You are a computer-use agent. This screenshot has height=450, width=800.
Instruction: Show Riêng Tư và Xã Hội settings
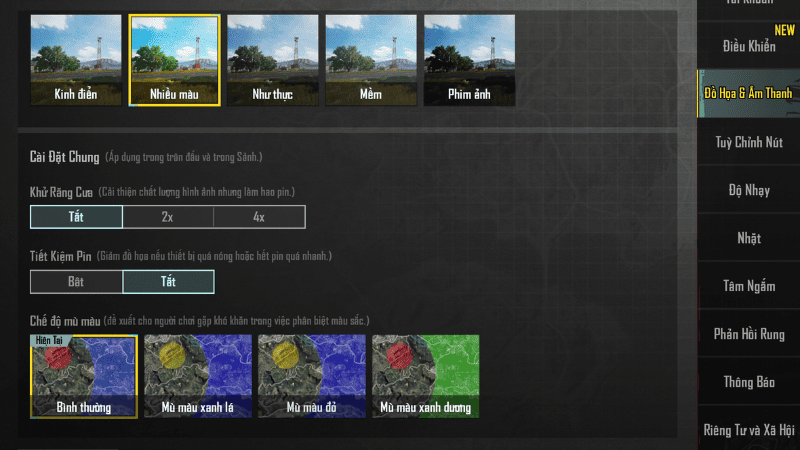tap(749, 430)
